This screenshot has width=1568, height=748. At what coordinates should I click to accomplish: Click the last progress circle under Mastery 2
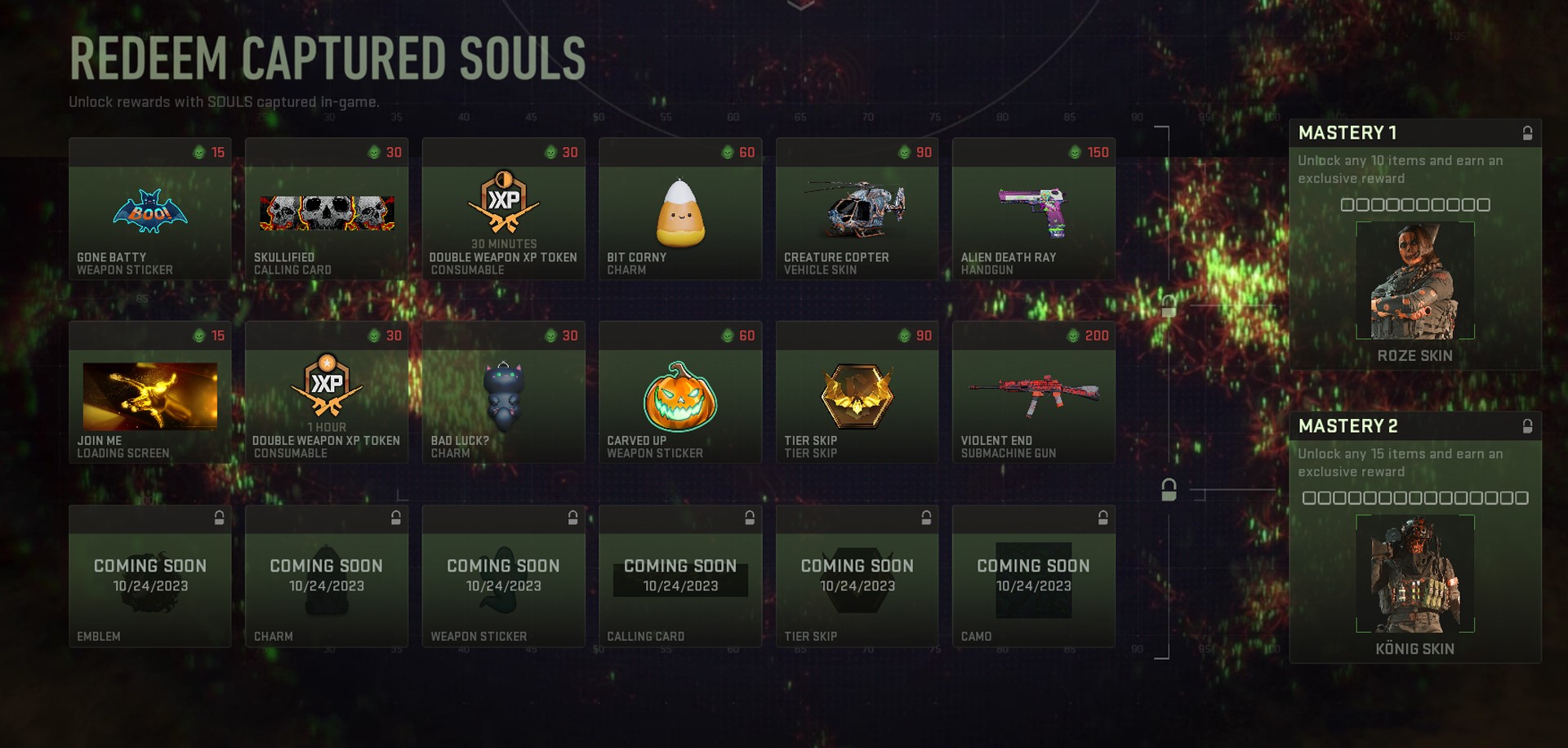(x=1521, y=497)
